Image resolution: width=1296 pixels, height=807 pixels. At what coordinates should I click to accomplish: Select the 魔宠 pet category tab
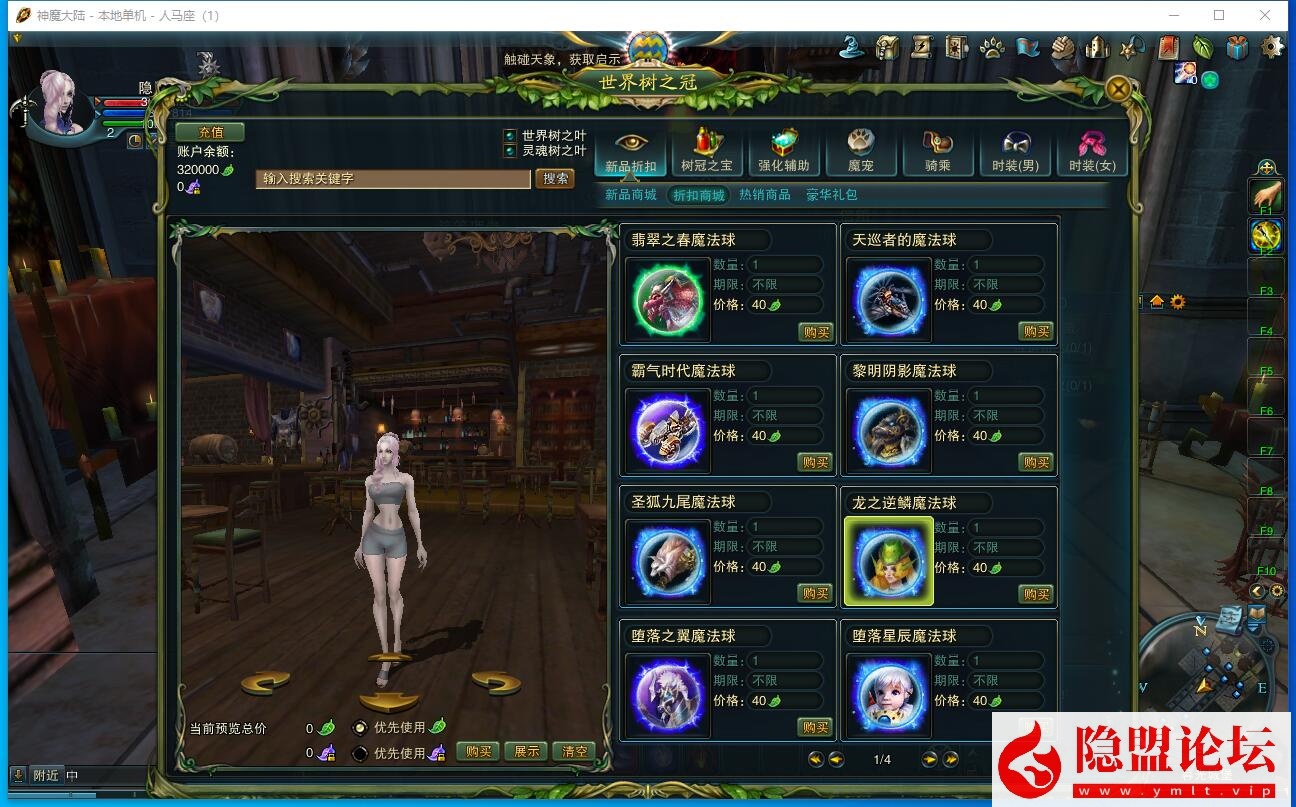point(861,152)
